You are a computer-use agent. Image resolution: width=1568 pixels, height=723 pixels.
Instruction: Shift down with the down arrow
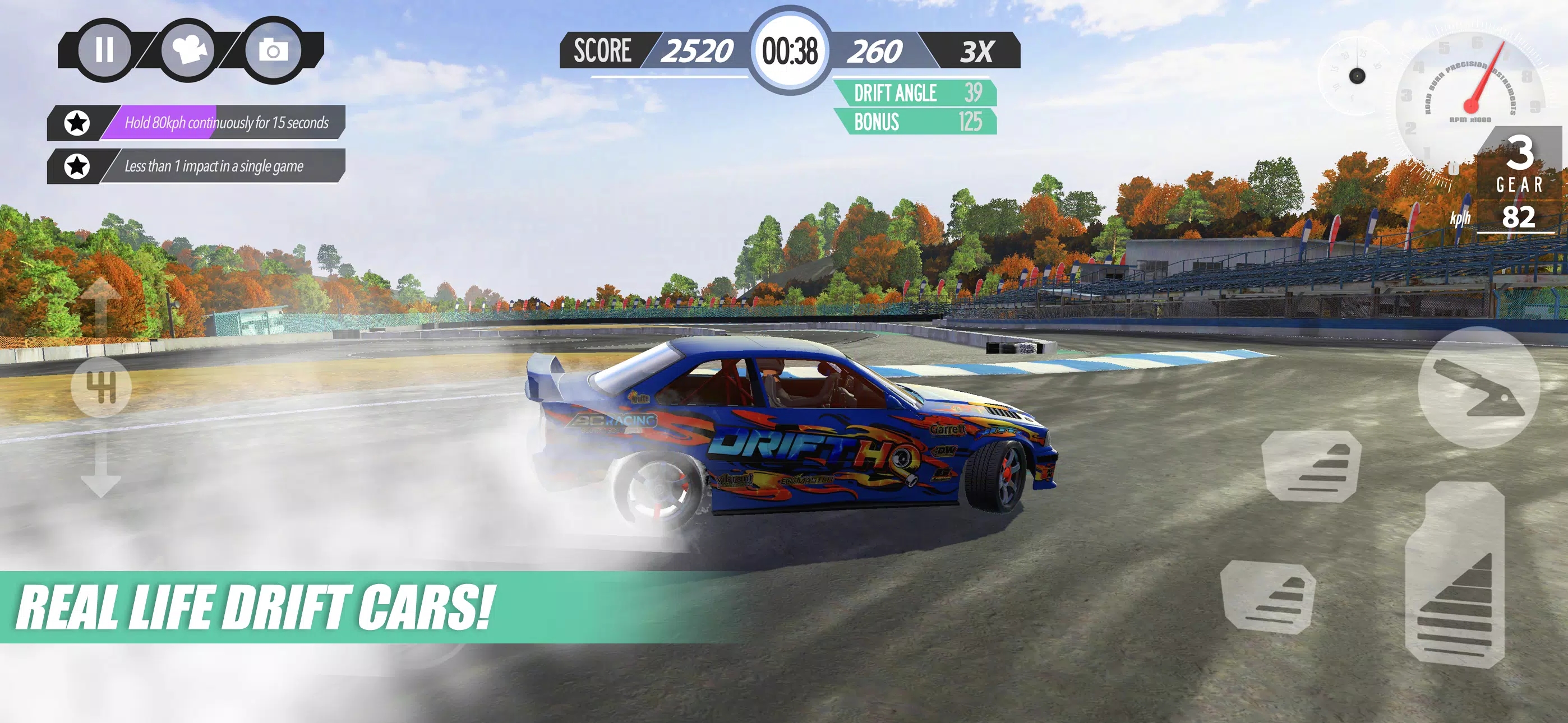coord(100,469)
